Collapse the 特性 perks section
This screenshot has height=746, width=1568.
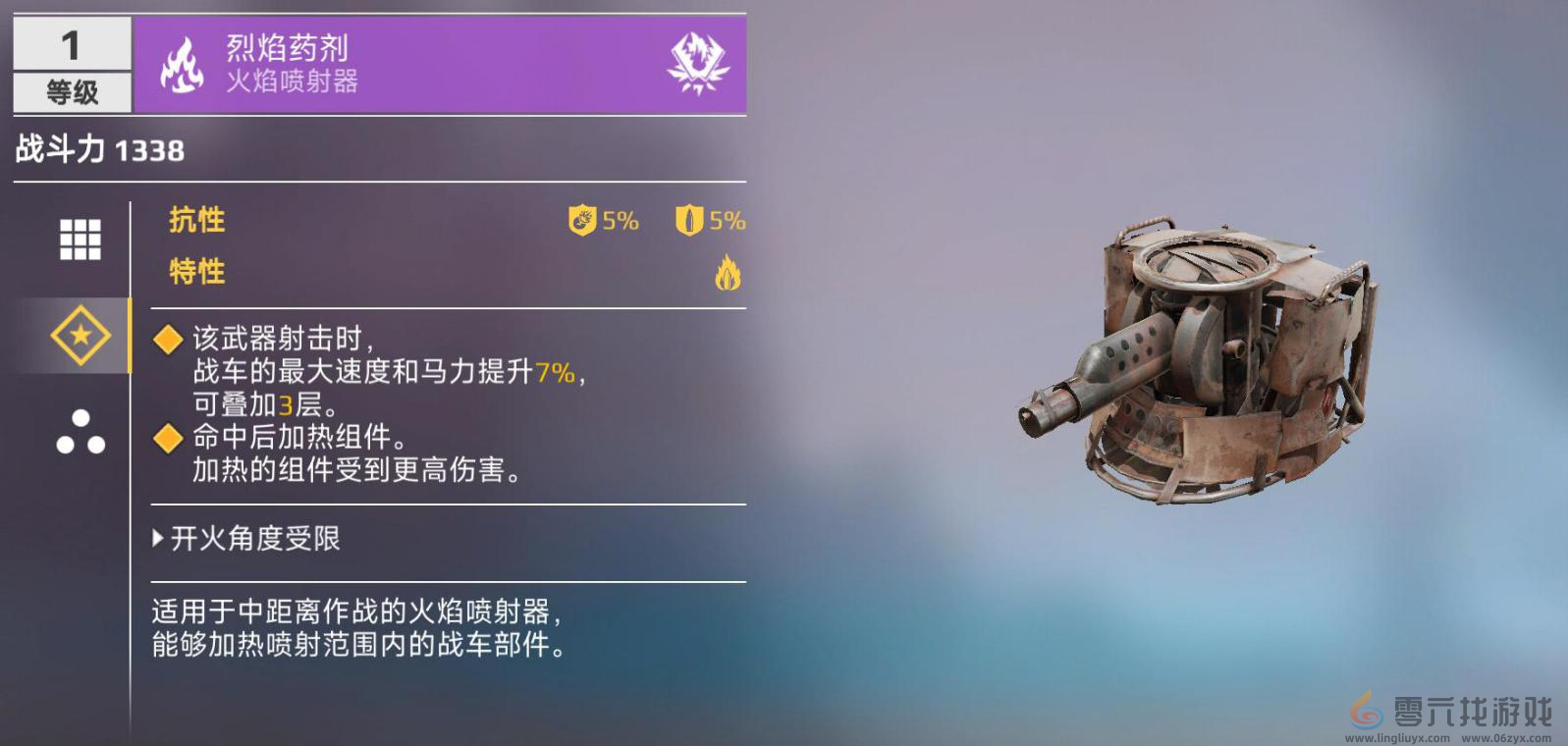pyautogui.click(x=195, y=272)
